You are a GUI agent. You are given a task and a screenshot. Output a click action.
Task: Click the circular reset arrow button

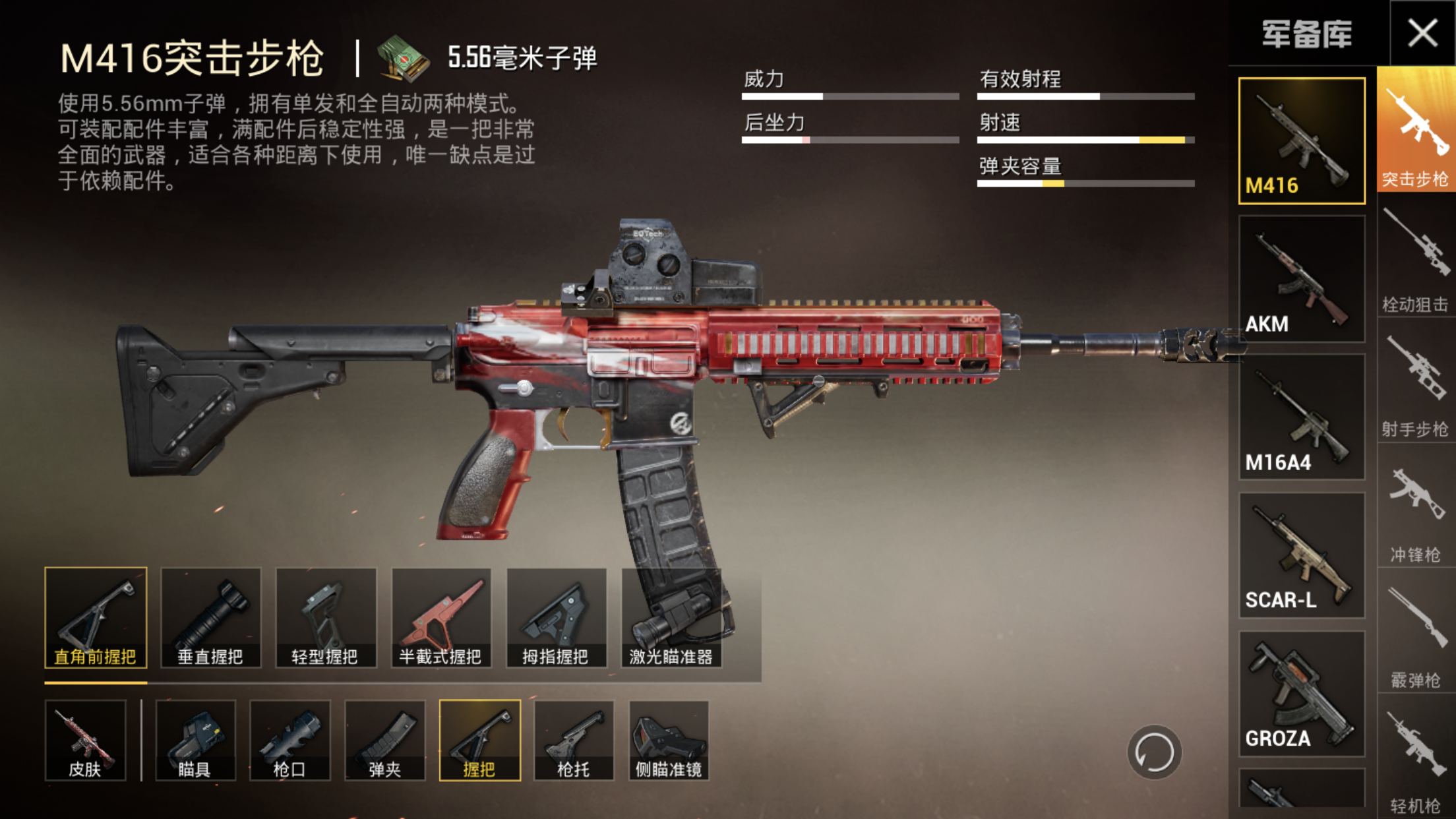pyautogui.click(x=1154, y=752)
